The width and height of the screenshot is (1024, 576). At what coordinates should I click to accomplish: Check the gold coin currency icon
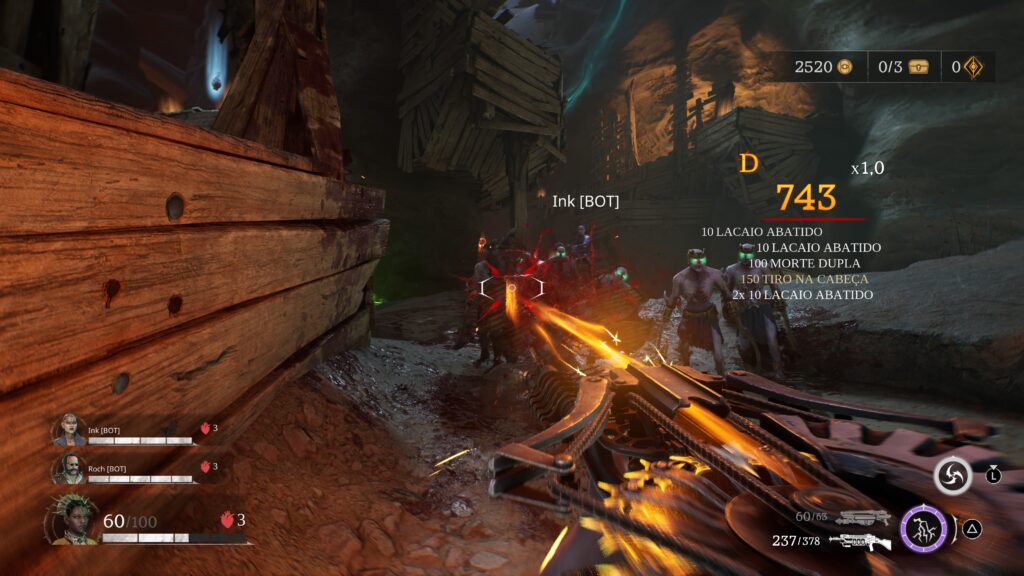pos(846,67)
